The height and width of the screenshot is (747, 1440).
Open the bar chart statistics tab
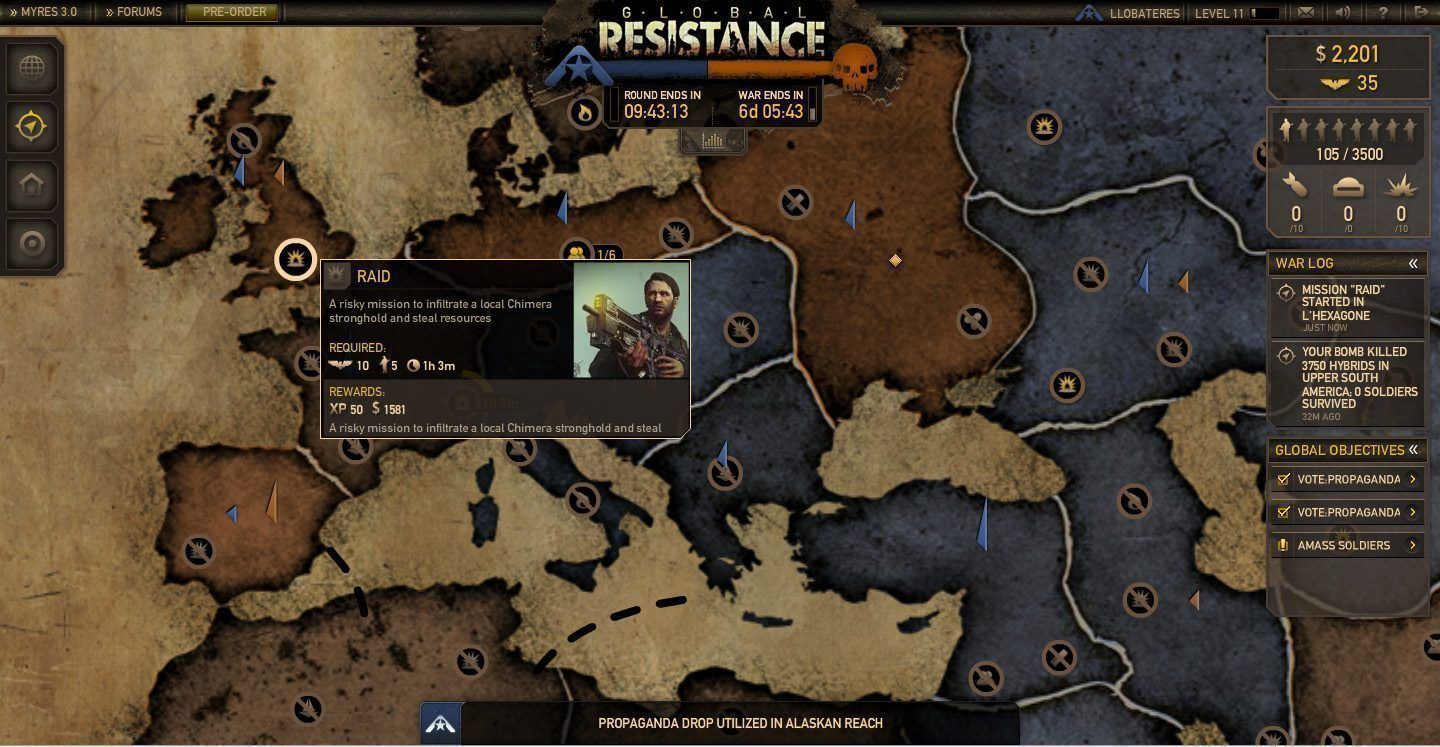(x=712, y=141)
